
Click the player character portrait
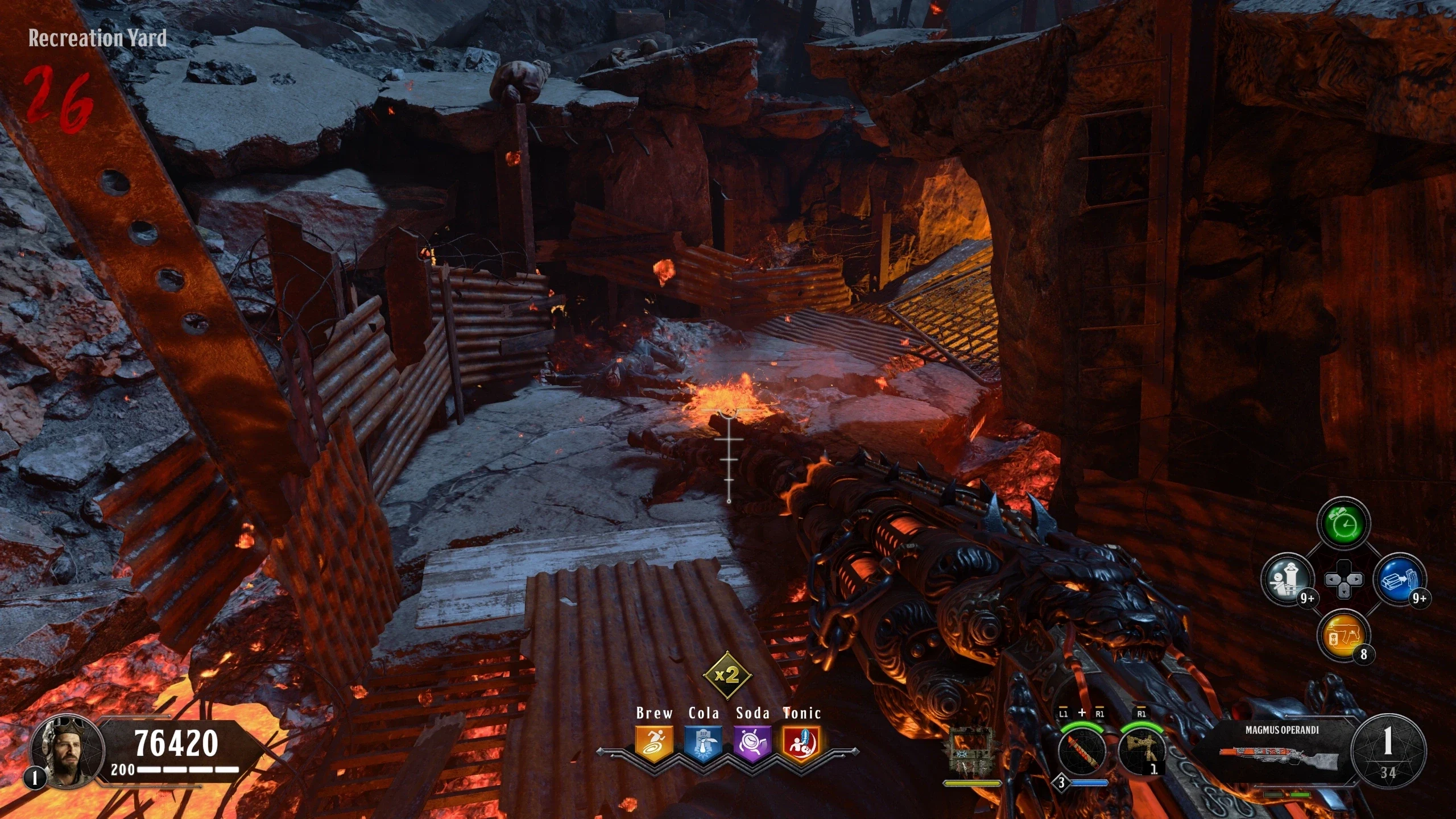click(67, 752)
